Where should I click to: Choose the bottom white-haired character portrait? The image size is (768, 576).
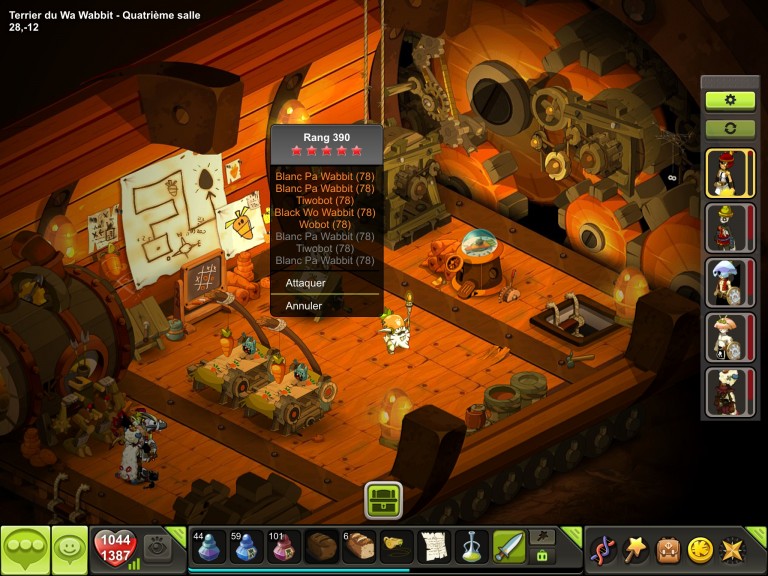point(729,391)
